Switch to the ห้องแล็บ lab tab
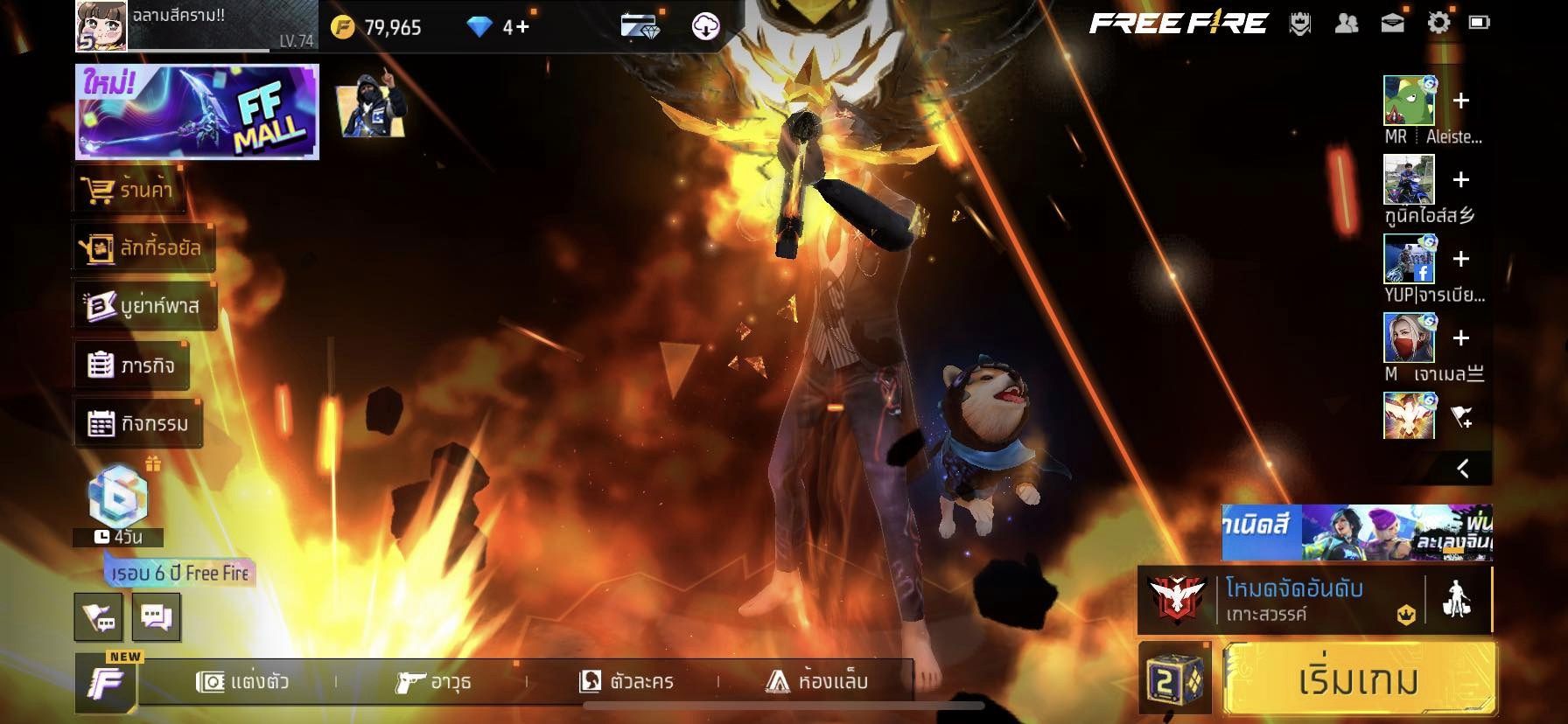The height and width of the screenshot is (724, 1568). click(817, 682)
